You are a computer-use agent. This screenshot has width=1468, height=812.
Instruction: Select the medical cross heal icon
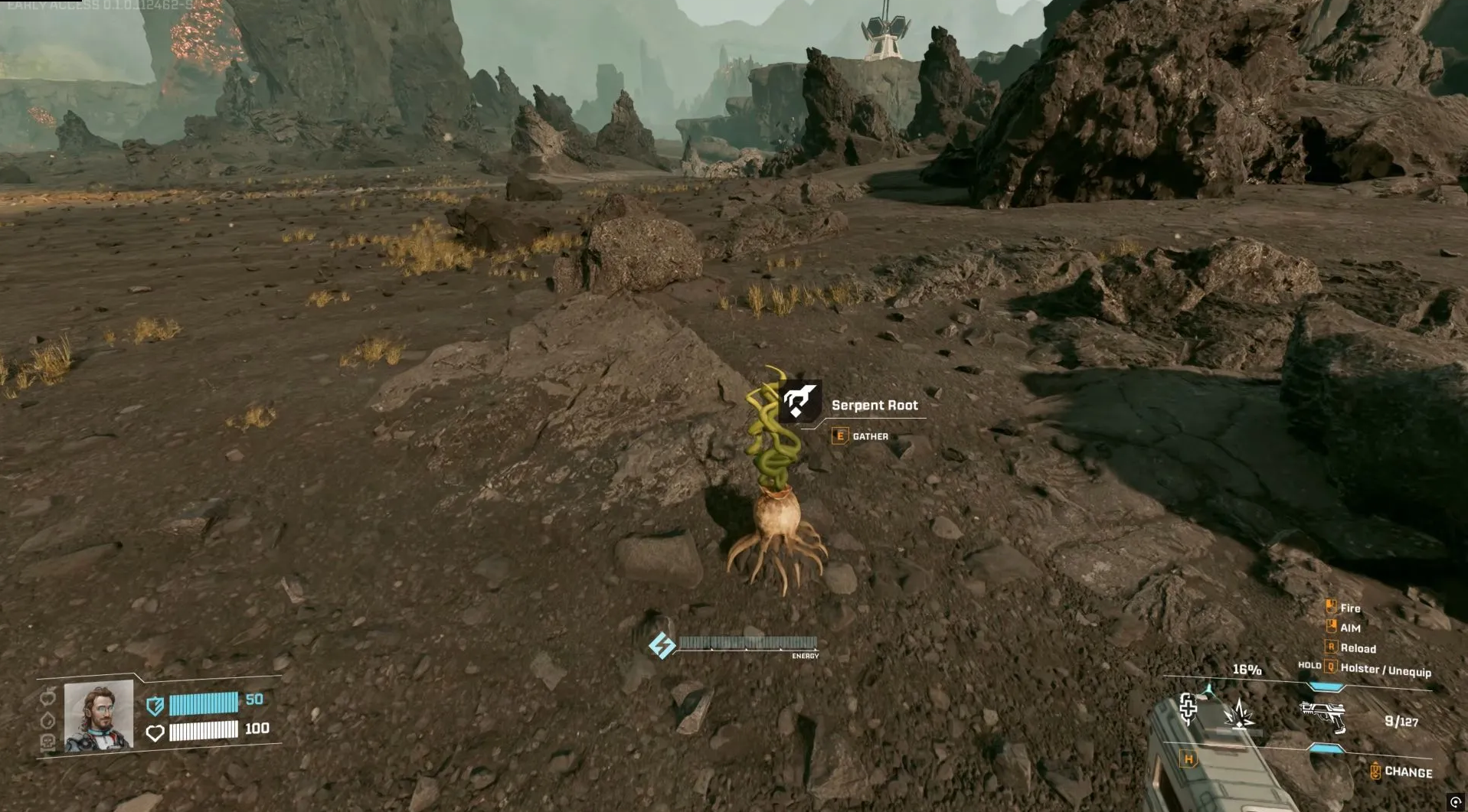1188,708
